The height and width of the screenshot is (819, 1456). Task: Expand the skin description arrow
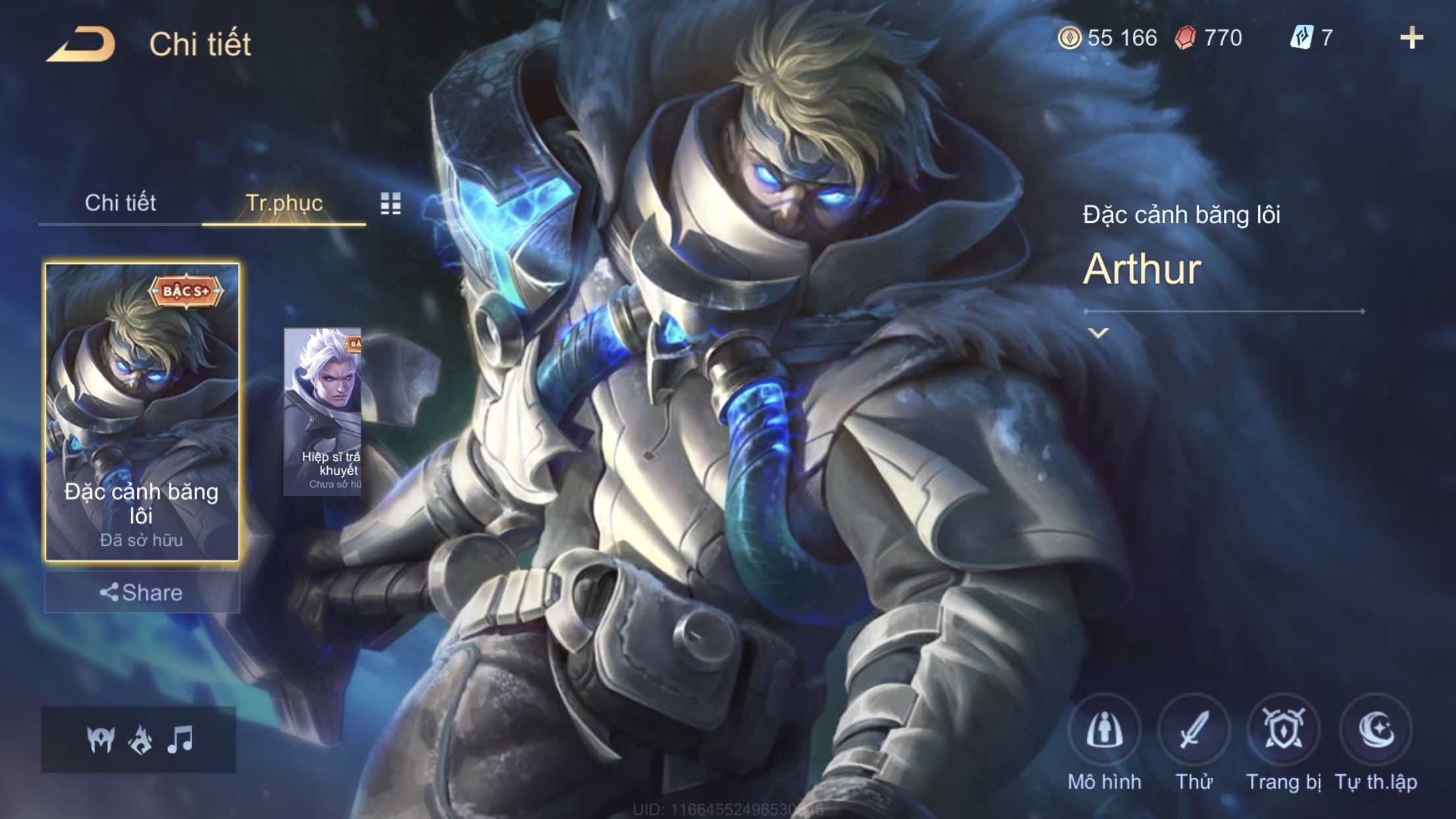[1099, 333]
